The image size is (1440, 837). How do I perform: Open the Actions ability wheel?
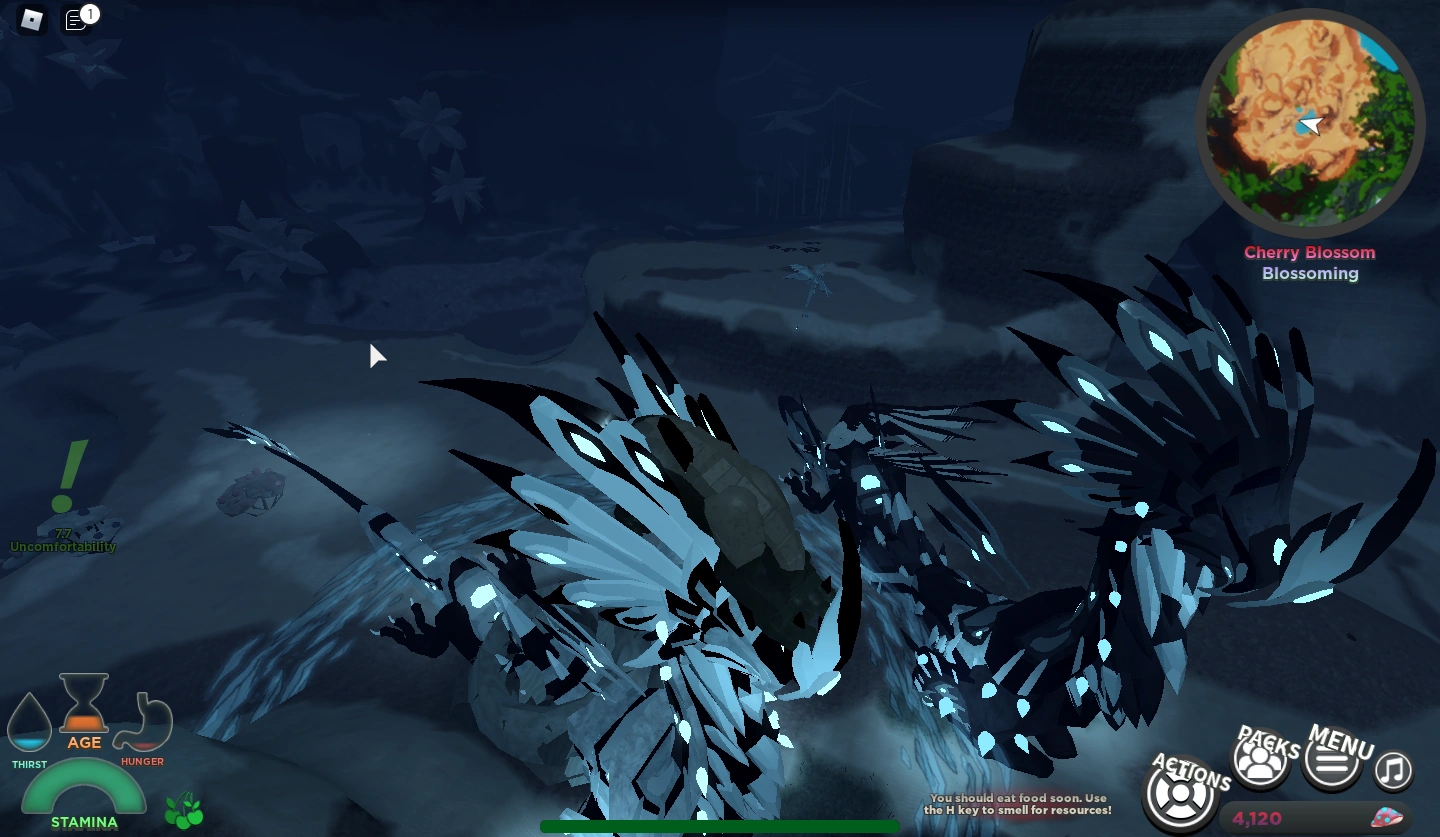pos(1183,795)
